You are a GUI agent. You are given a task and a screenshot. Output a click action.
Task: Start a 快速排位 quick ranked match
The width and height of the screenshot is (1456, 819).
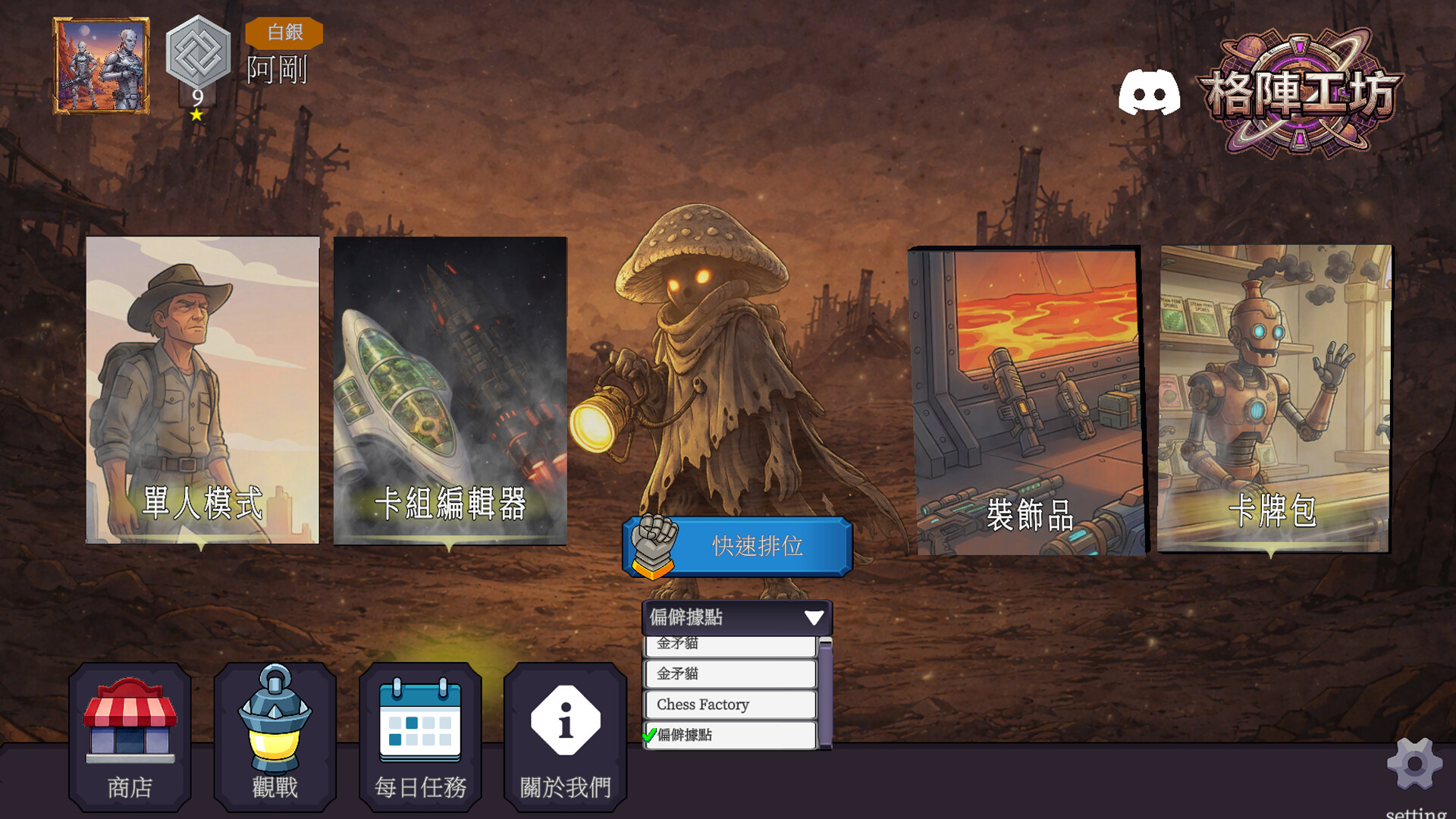coord(738,546)
